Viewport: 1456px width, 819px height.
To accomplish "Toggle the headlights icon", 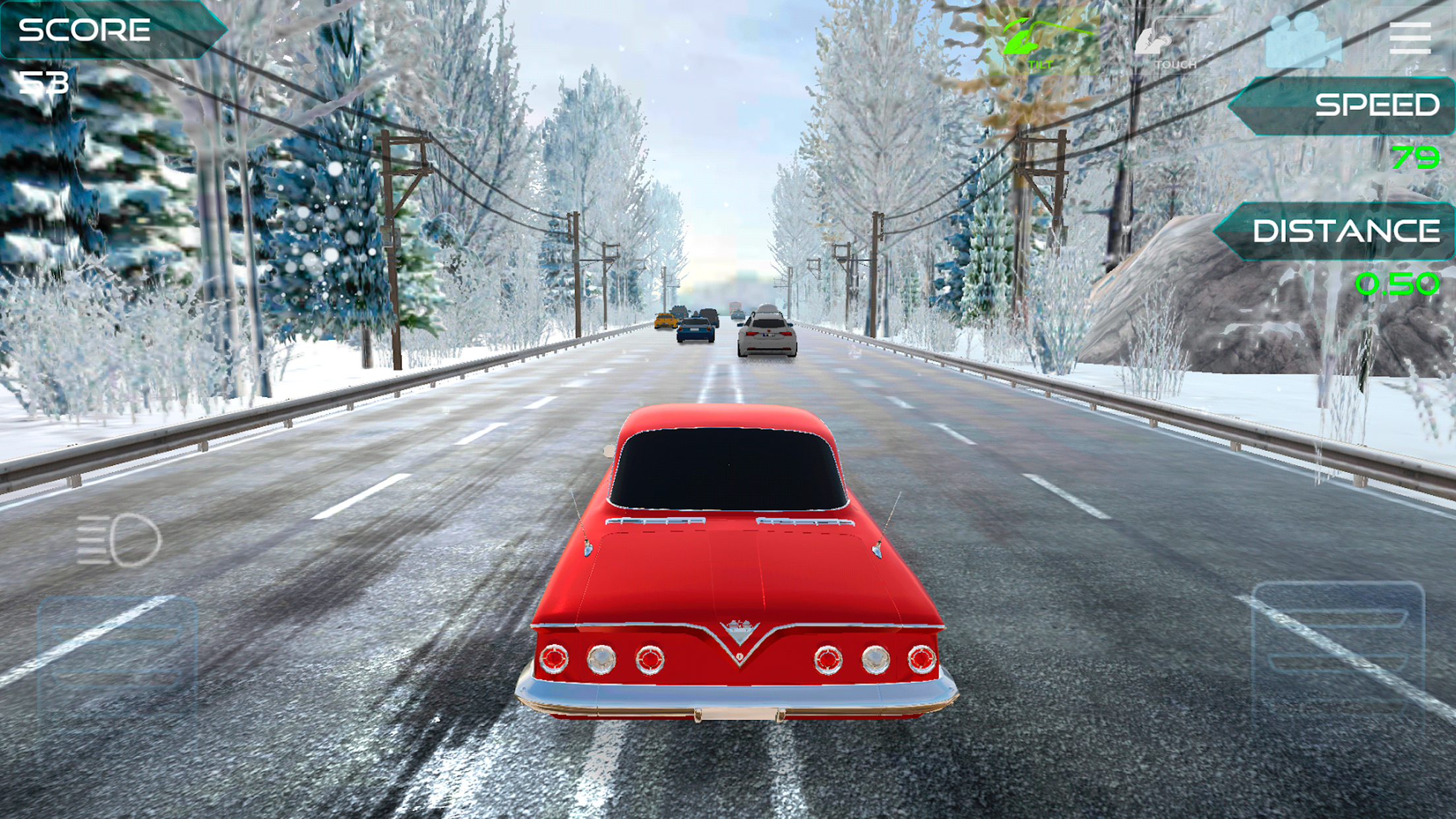I will tap(119, 541).
